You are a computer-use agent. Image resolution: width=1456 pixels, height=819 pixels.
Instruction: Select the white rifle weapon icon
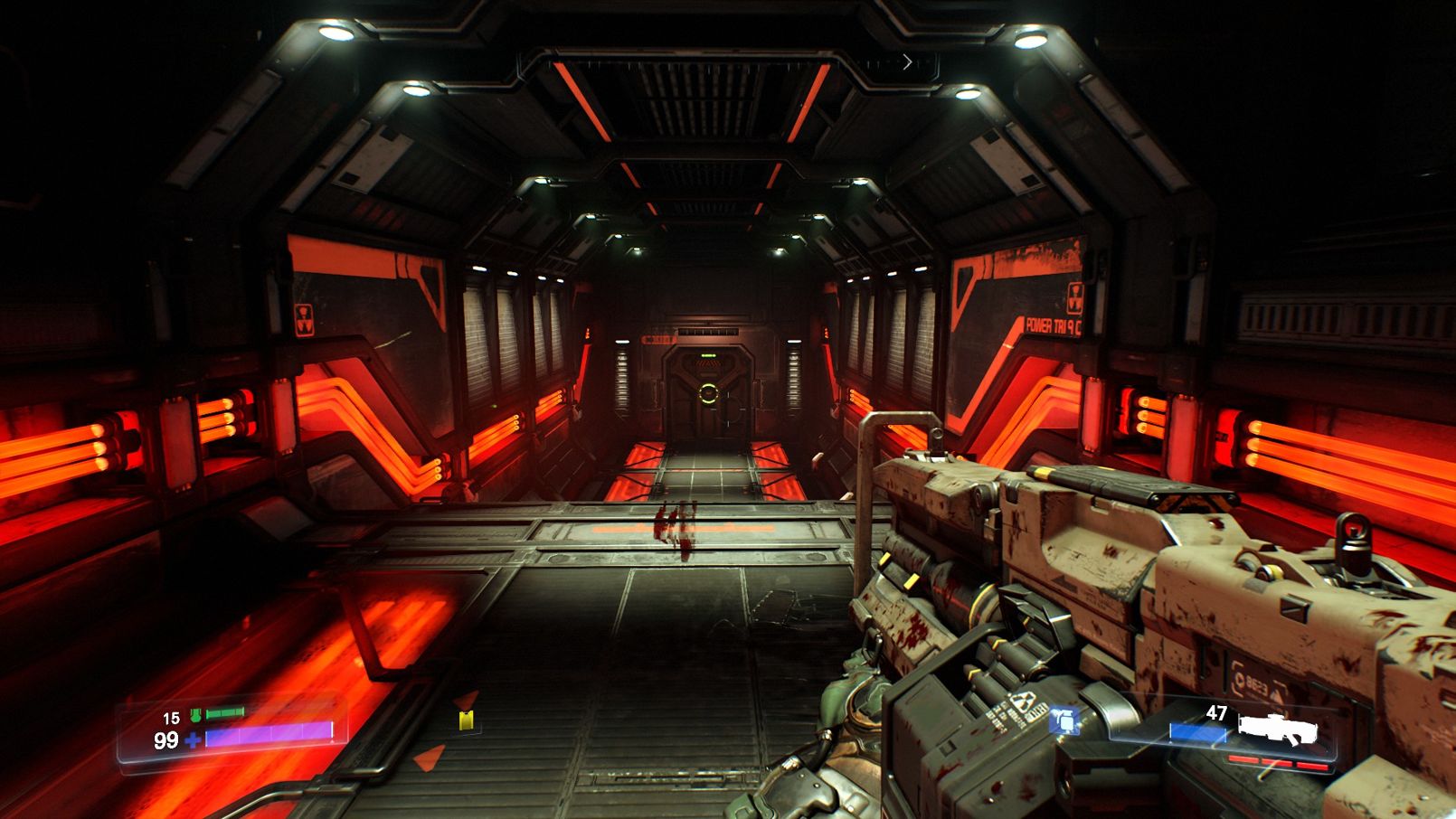[1277, 728]
